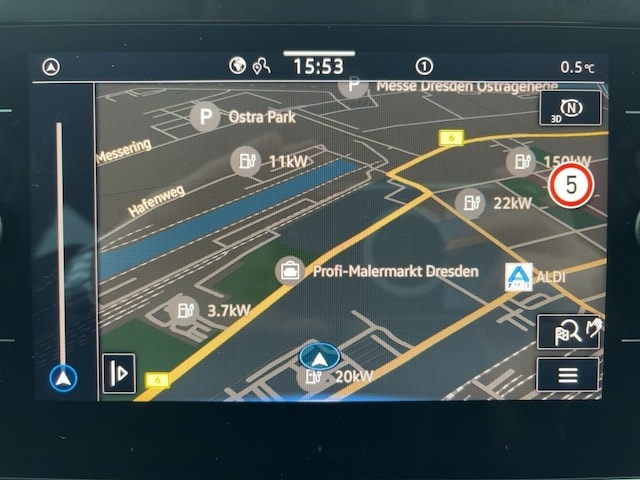Screen dimensions: 640x480
Task: Tap the 3.7kW charging station marker
Action: coord(183,310)
